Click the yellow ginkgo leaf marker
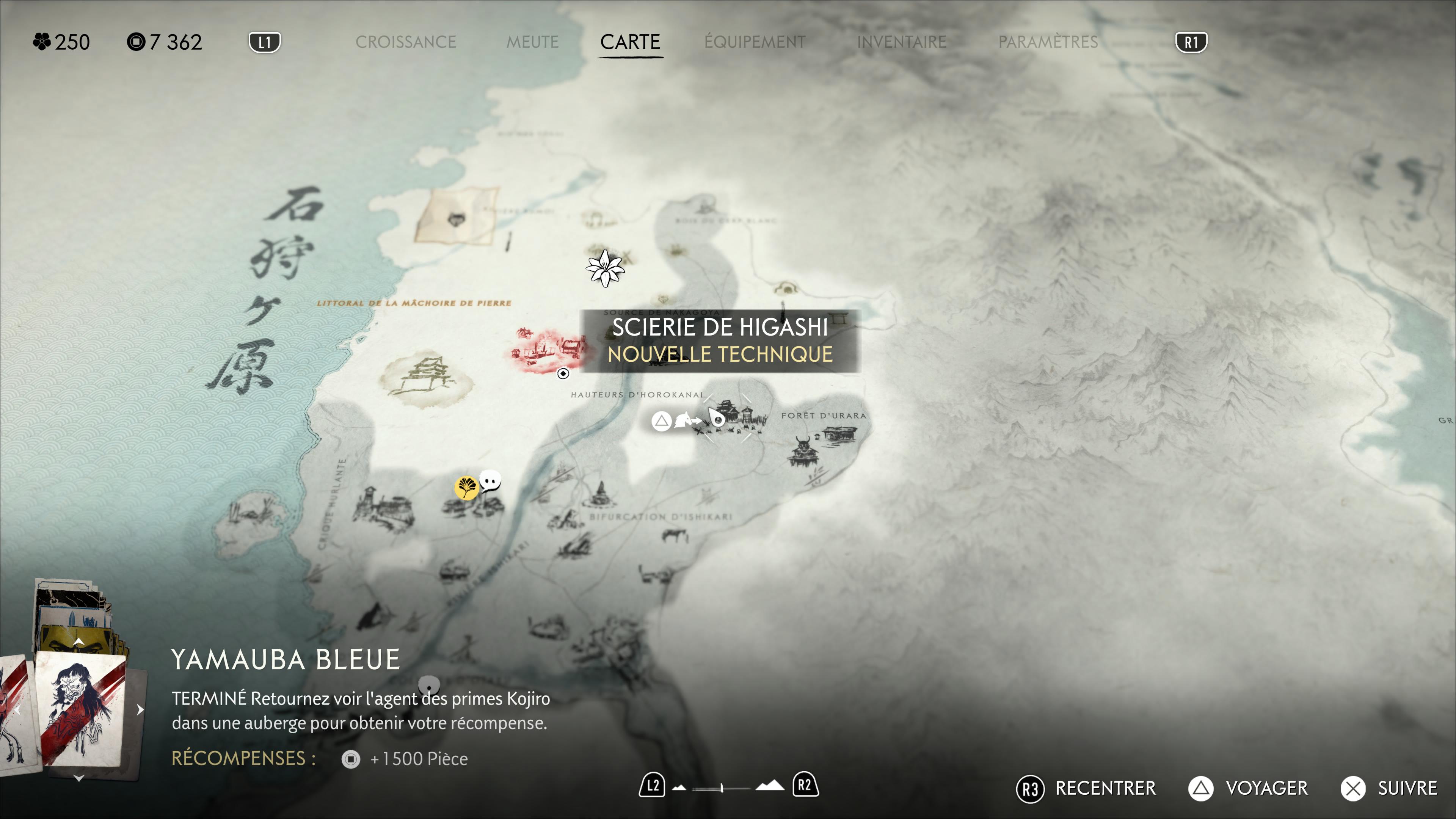This screenshot has height=819, width=1456. point(466,487)
